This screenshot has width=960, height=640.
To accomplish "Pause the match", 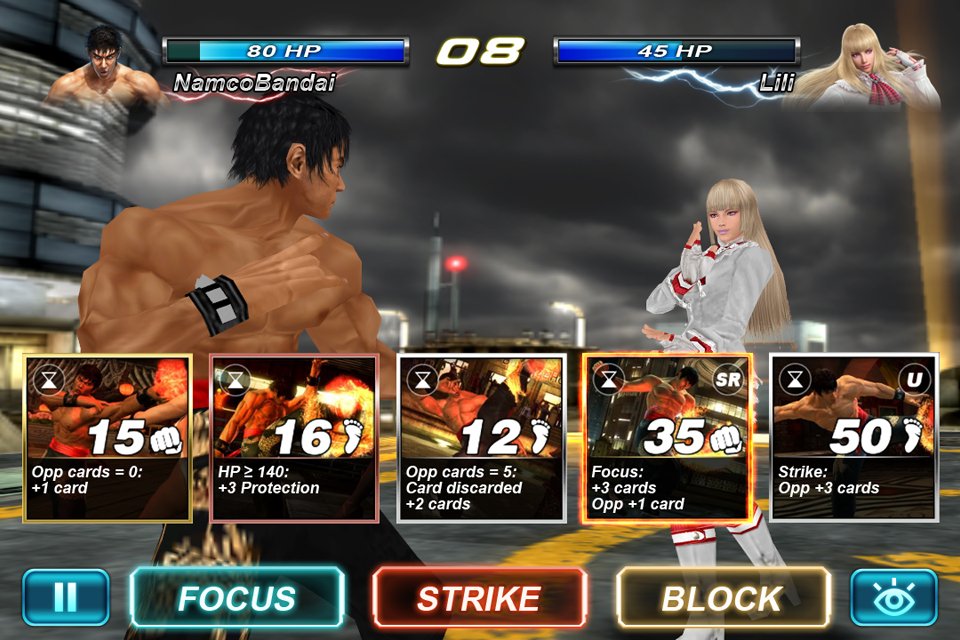I will (65, 597).
